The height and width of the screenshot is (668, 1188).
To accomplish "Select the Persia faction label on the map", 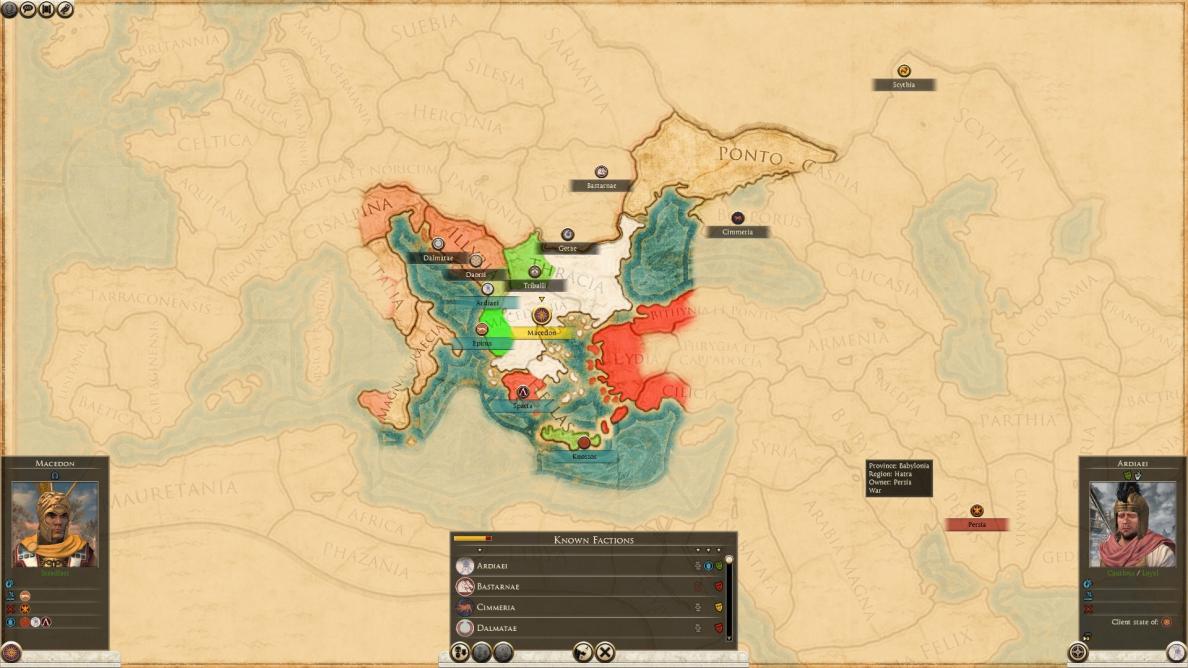I will (977, 524).
